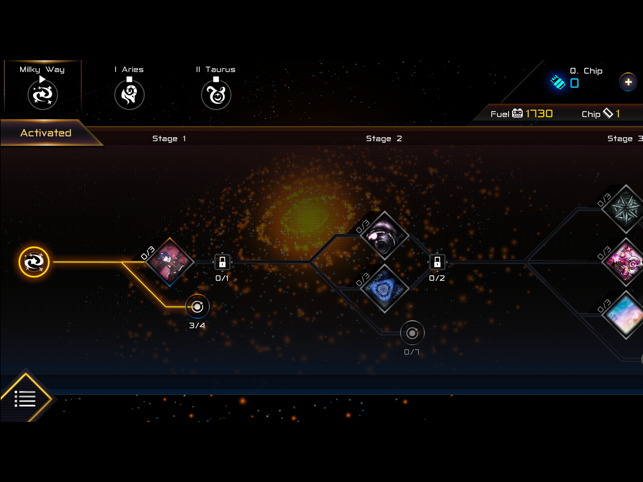This screenshot has height=482, width=643.
Task: Select the 3/4 circular node
Action: [x=197, y=307]
